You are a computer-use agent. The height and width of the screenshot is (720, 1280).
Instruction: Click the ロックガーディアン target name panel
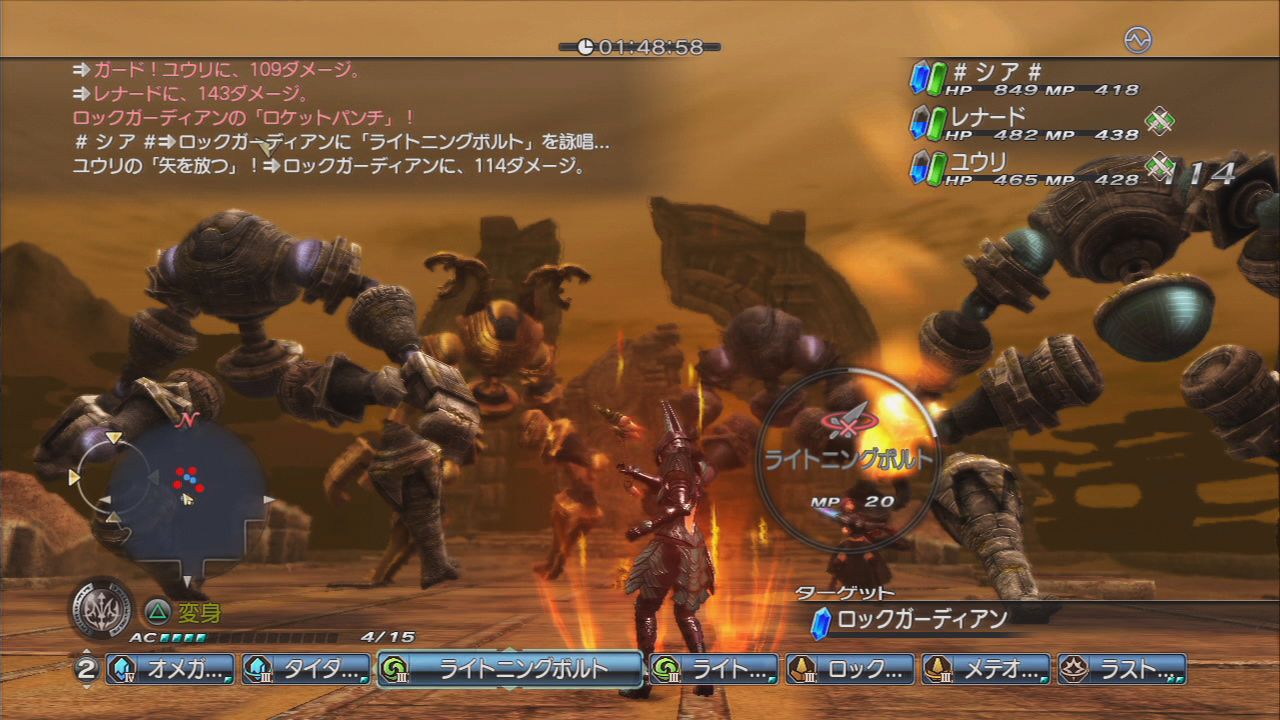coord(920,620)
